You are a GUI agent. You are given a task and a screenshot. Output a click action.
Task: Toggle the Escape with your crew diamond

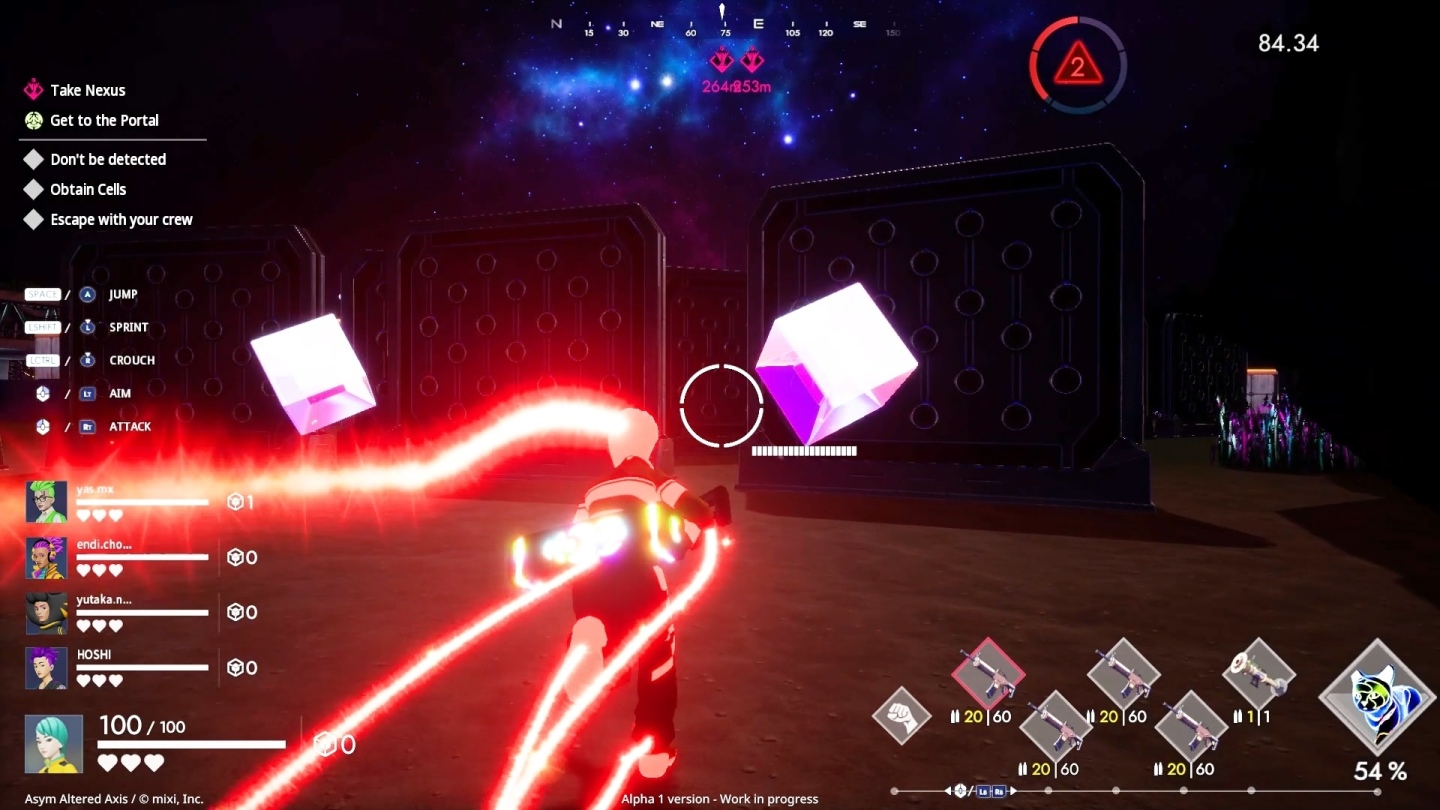click(33, 219)
